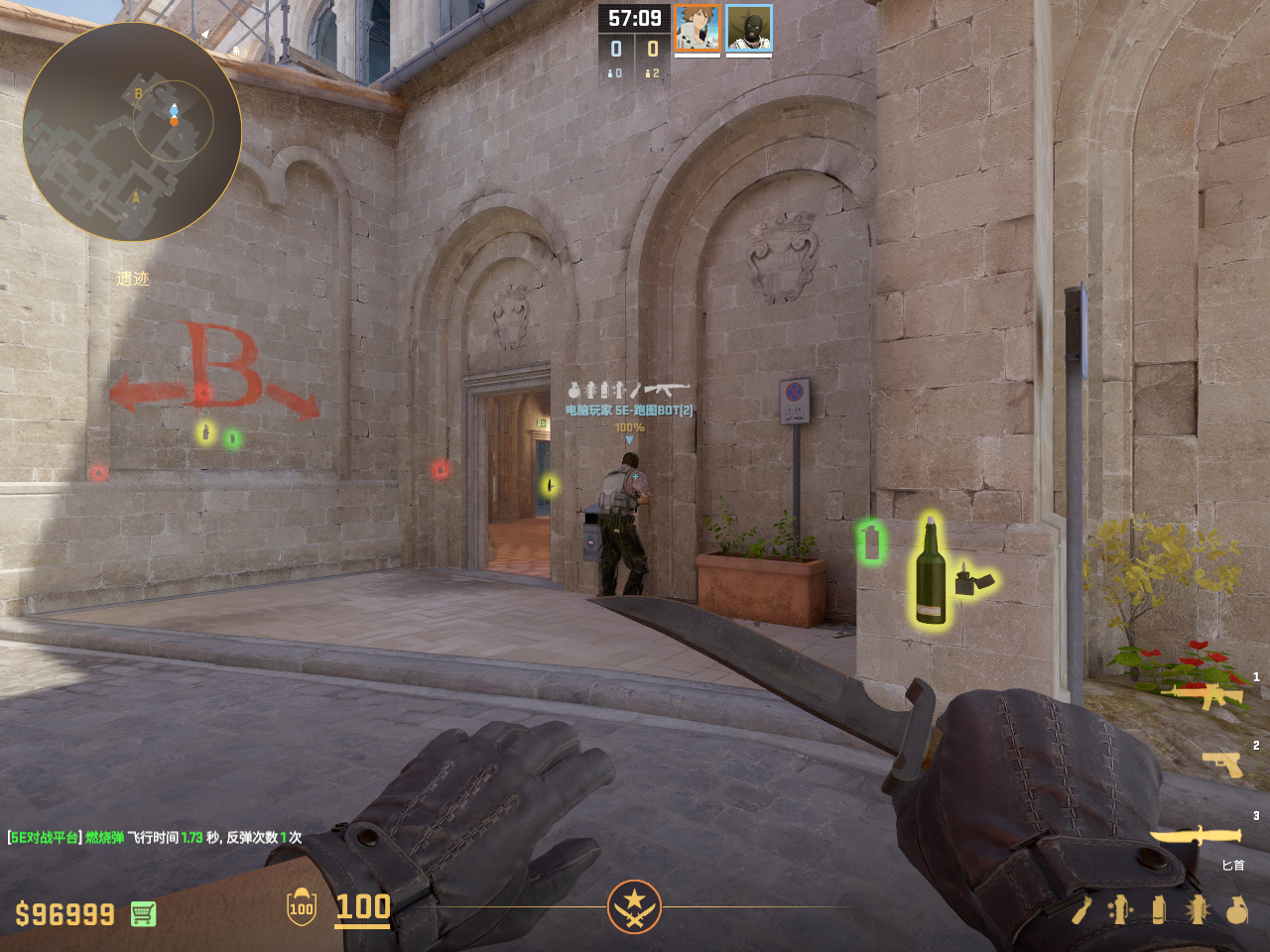The image size is (1270, 952).
Task: Select the round HE grenade icon
Action: pyautogui.click(x=1236, y=909)
